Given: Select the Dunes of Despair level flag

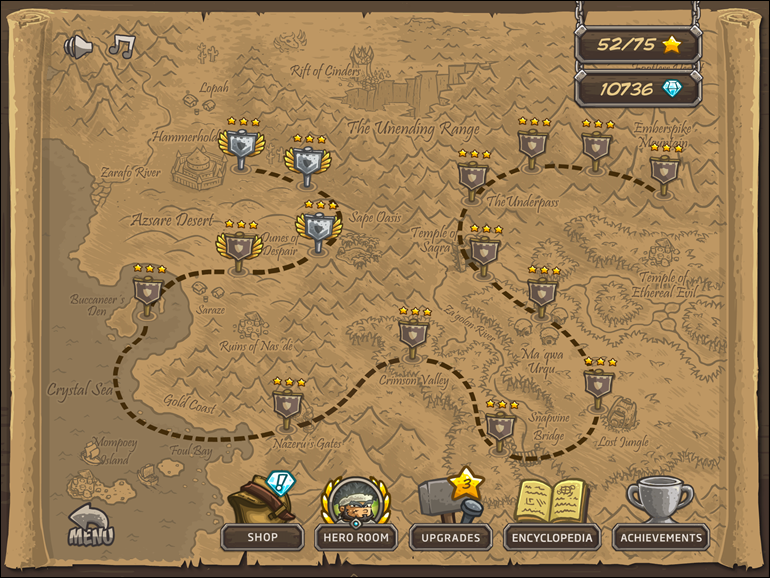Looking at the screenshot, I should [238, 246].
